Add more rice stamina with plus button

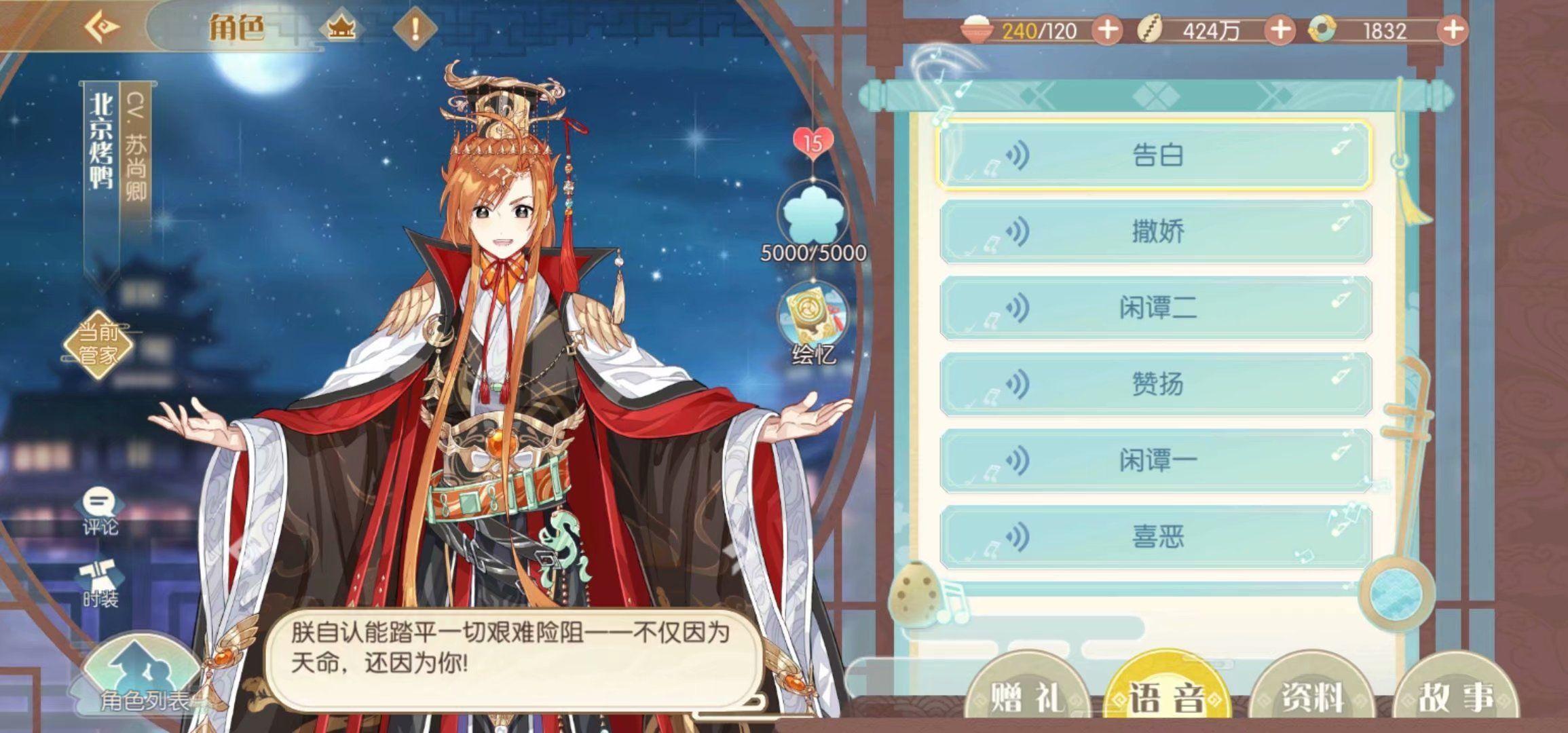click(x=1107, y=31)
